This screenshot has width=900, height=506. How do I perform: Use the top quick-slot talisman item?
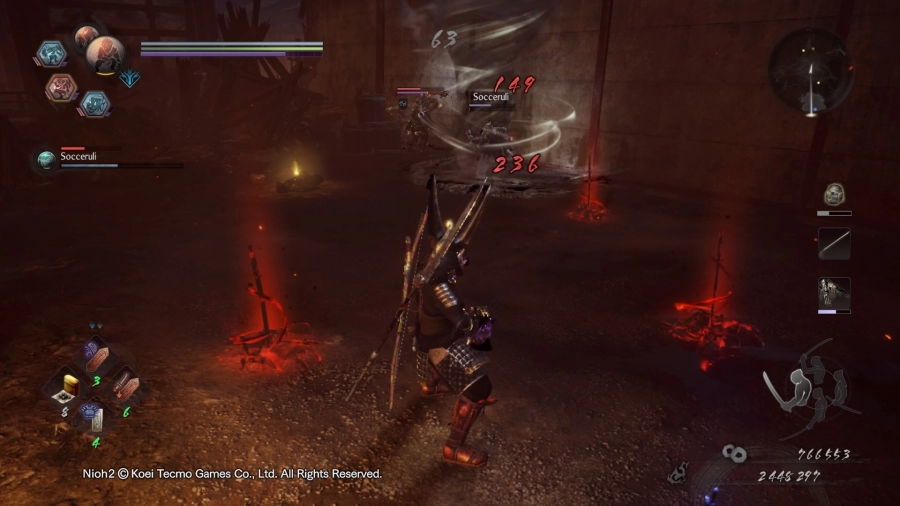point(95,355)
